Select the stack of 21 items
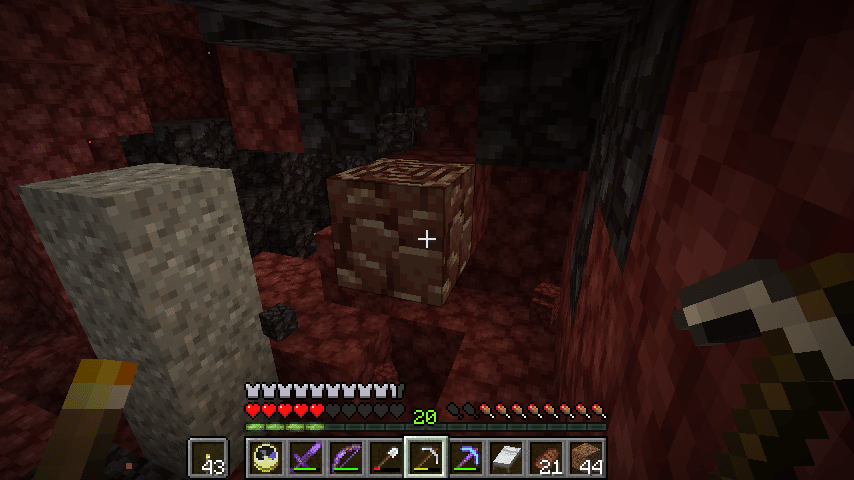The height and width of the screenshot is (480, 854). click(545, 458)
